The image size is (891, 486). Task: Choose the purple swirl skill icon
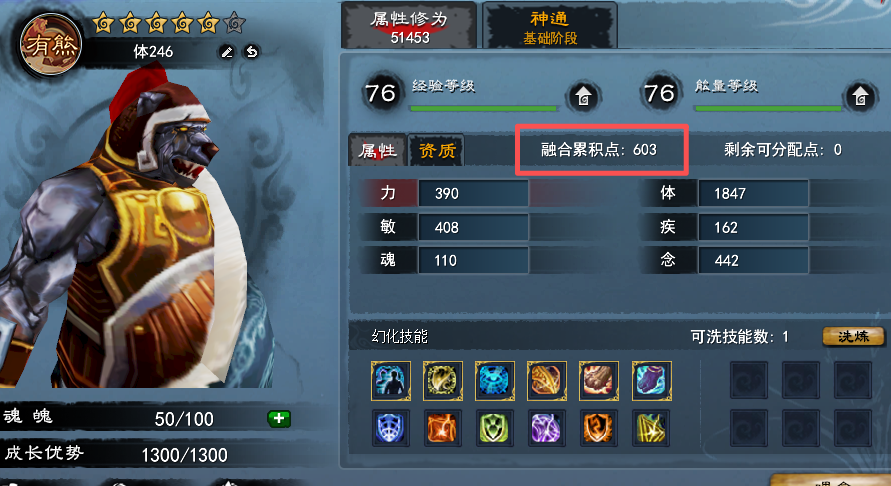pos(546,428)
